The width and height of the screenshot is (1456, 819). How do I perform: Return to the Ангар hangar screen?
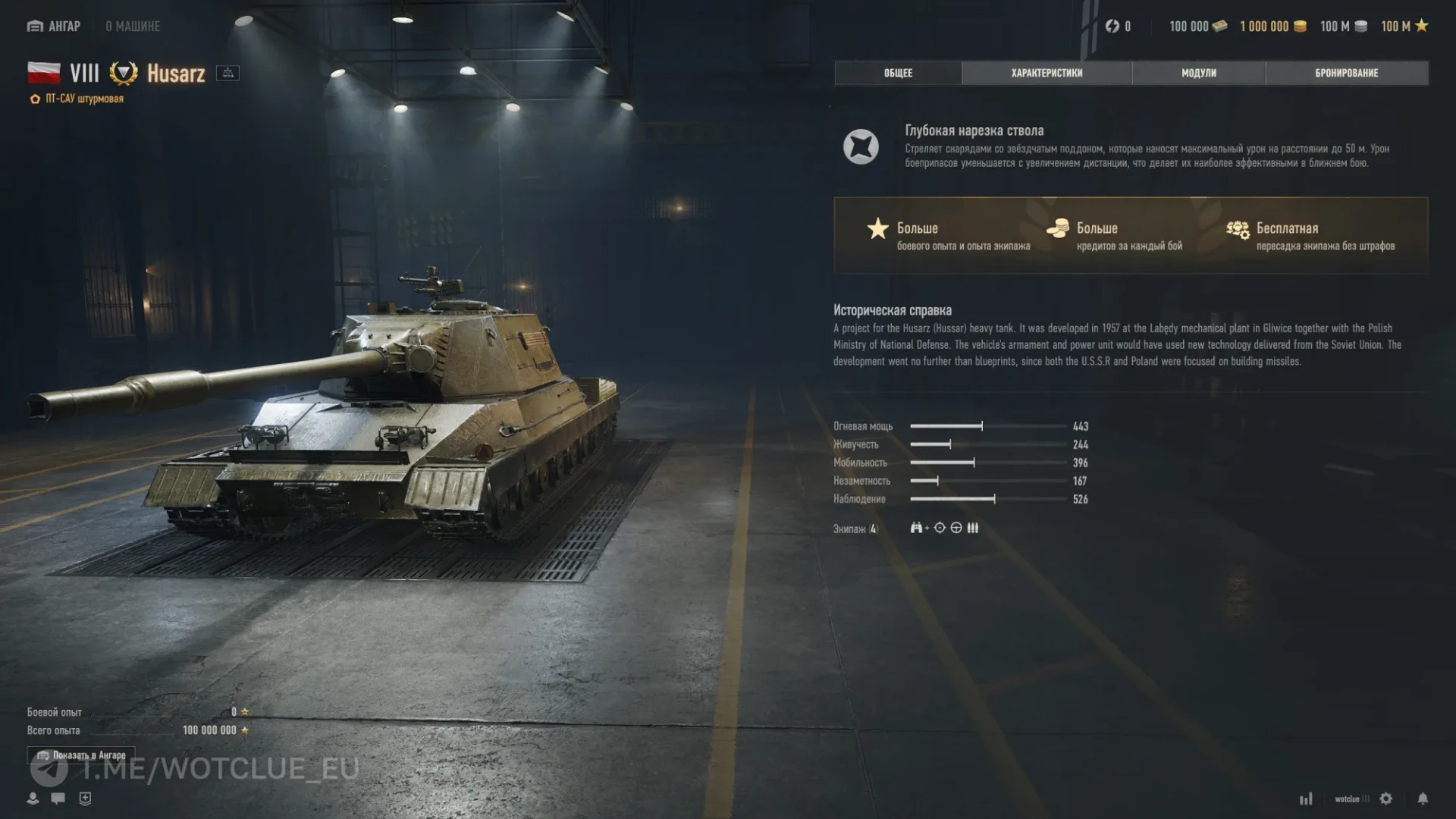click(54, 27)
